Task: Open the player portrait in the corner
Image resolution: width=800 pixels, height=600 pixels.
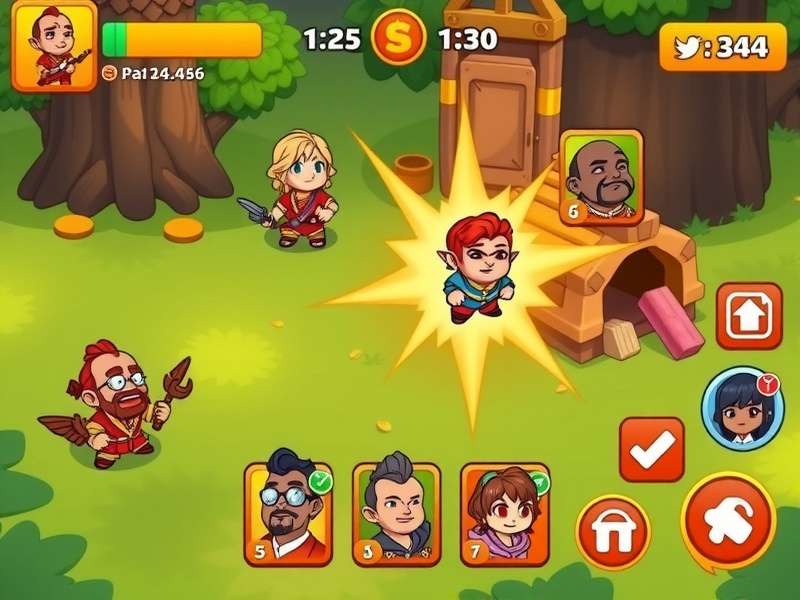Action: click(53, 45)
